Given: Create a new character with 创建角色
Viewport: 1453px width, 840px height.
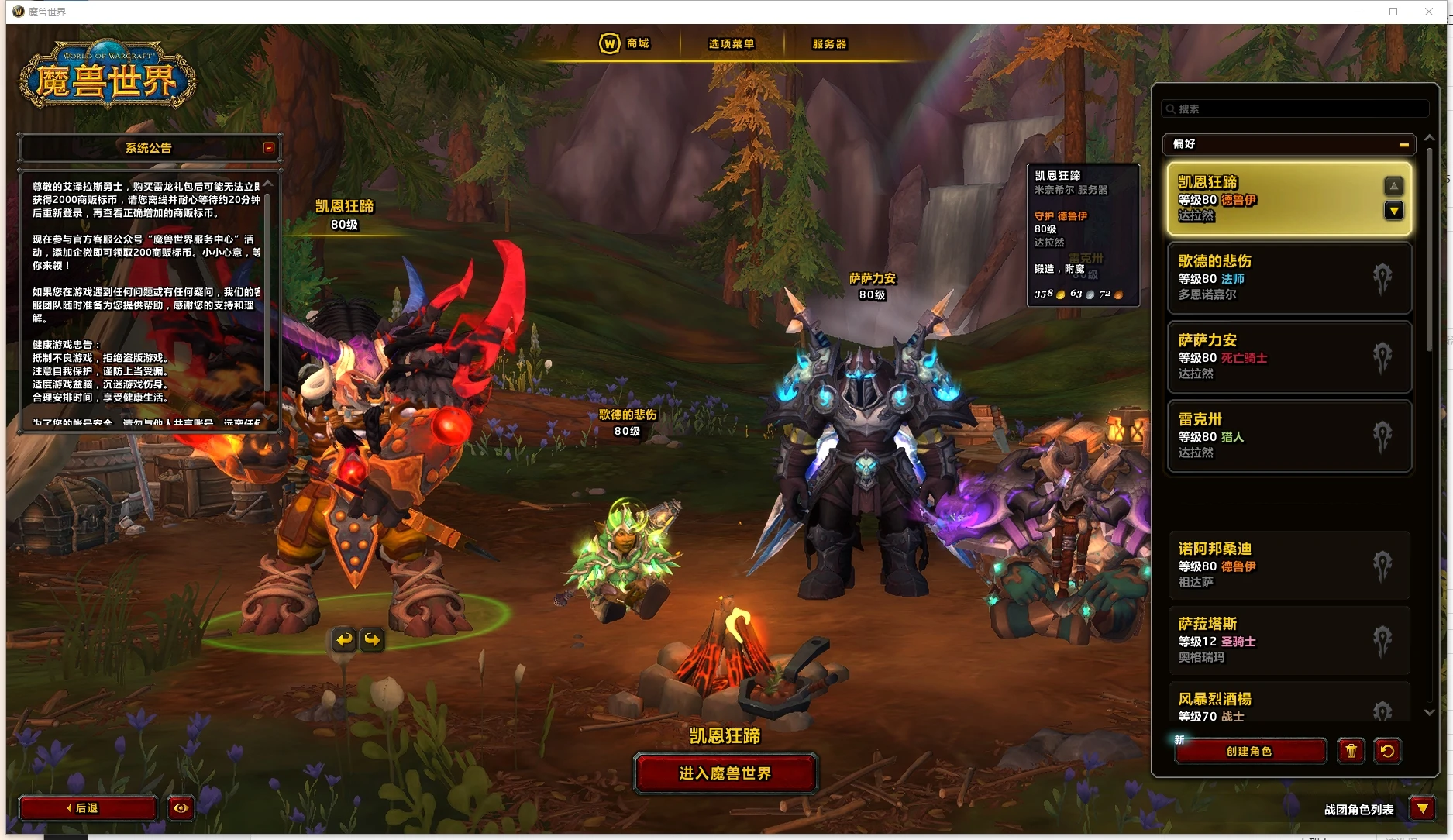Looking at the screenshot, I should 1249,751.
